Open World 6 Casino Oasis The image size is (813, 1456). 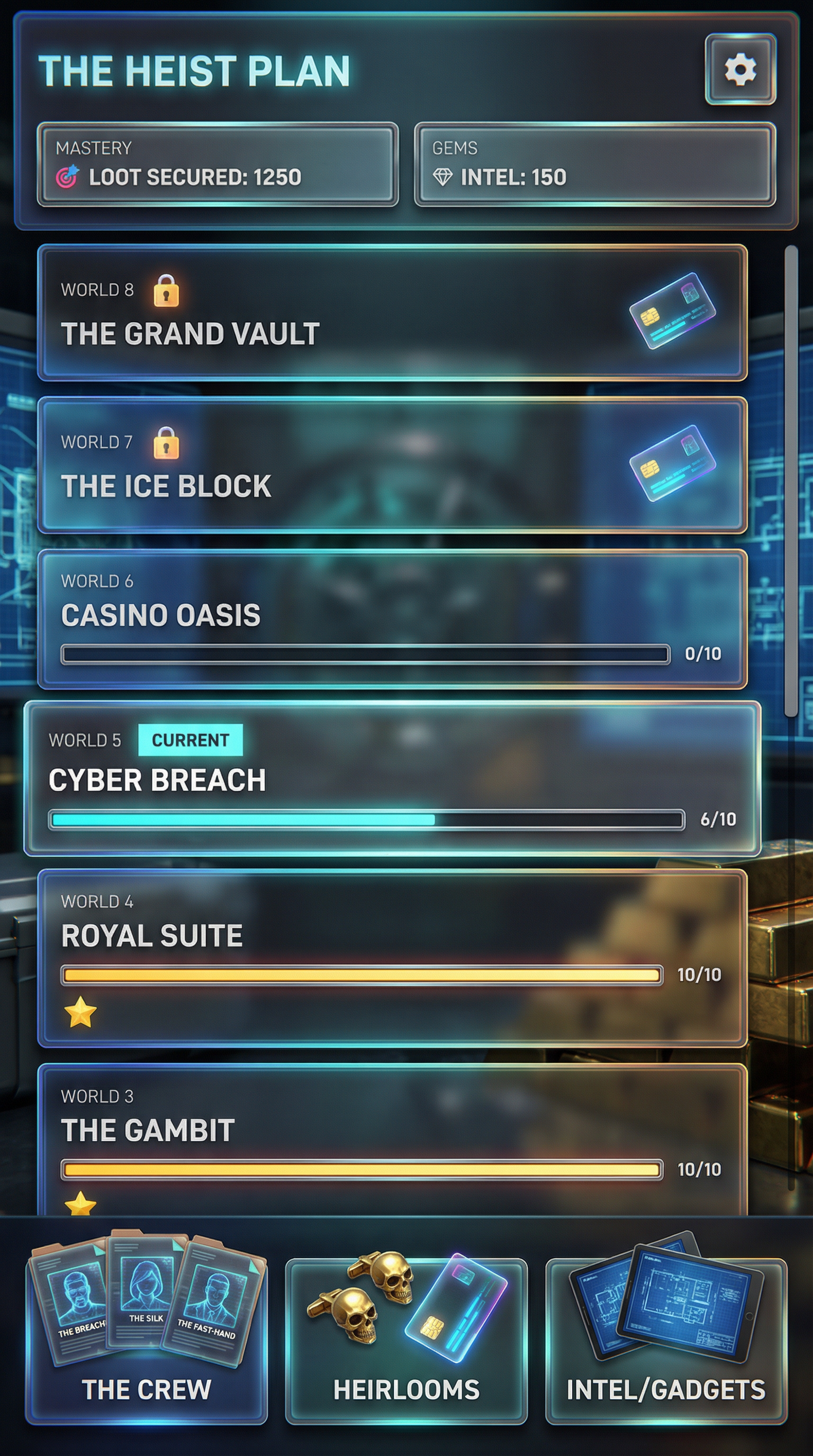392,619
